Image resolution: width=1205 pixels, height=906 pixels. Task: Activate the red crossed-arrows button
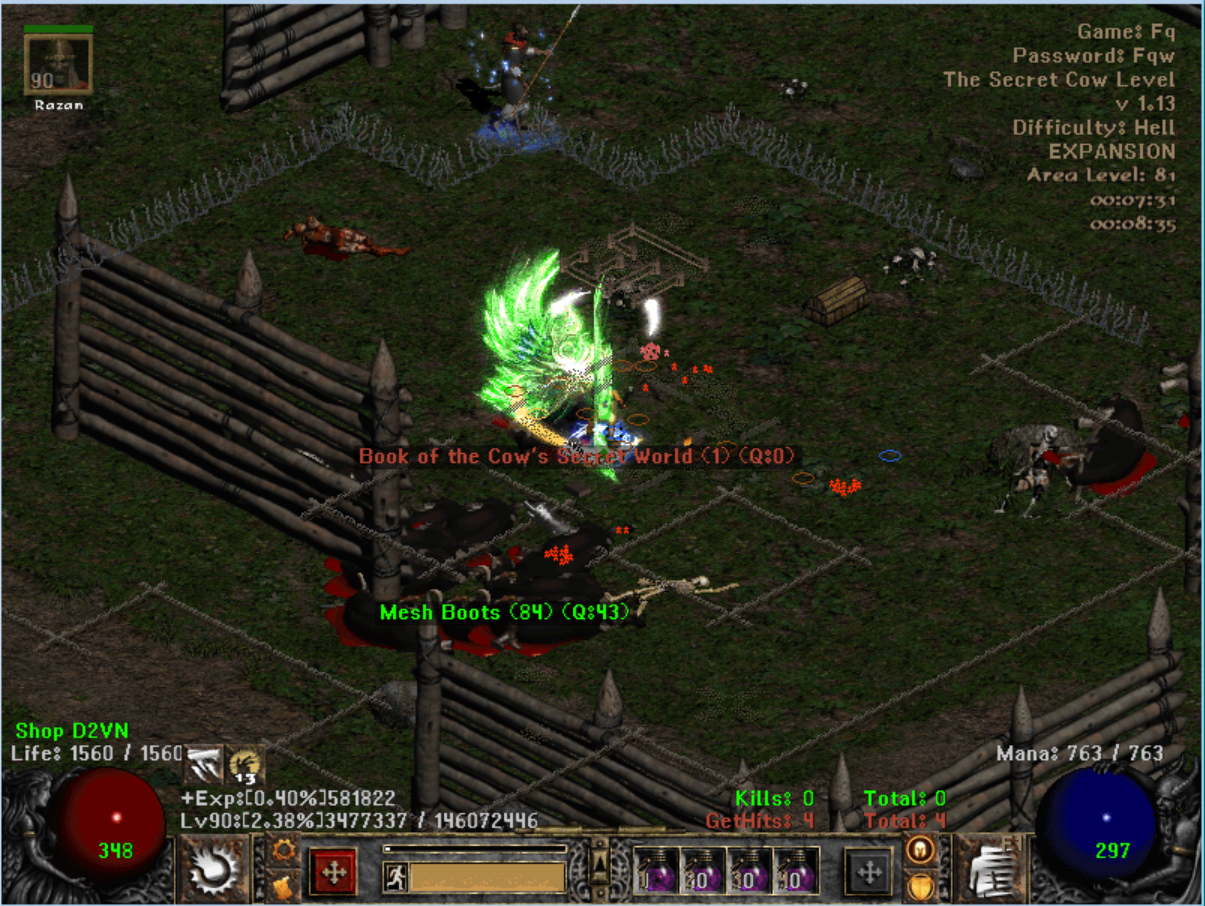(335, 871)
